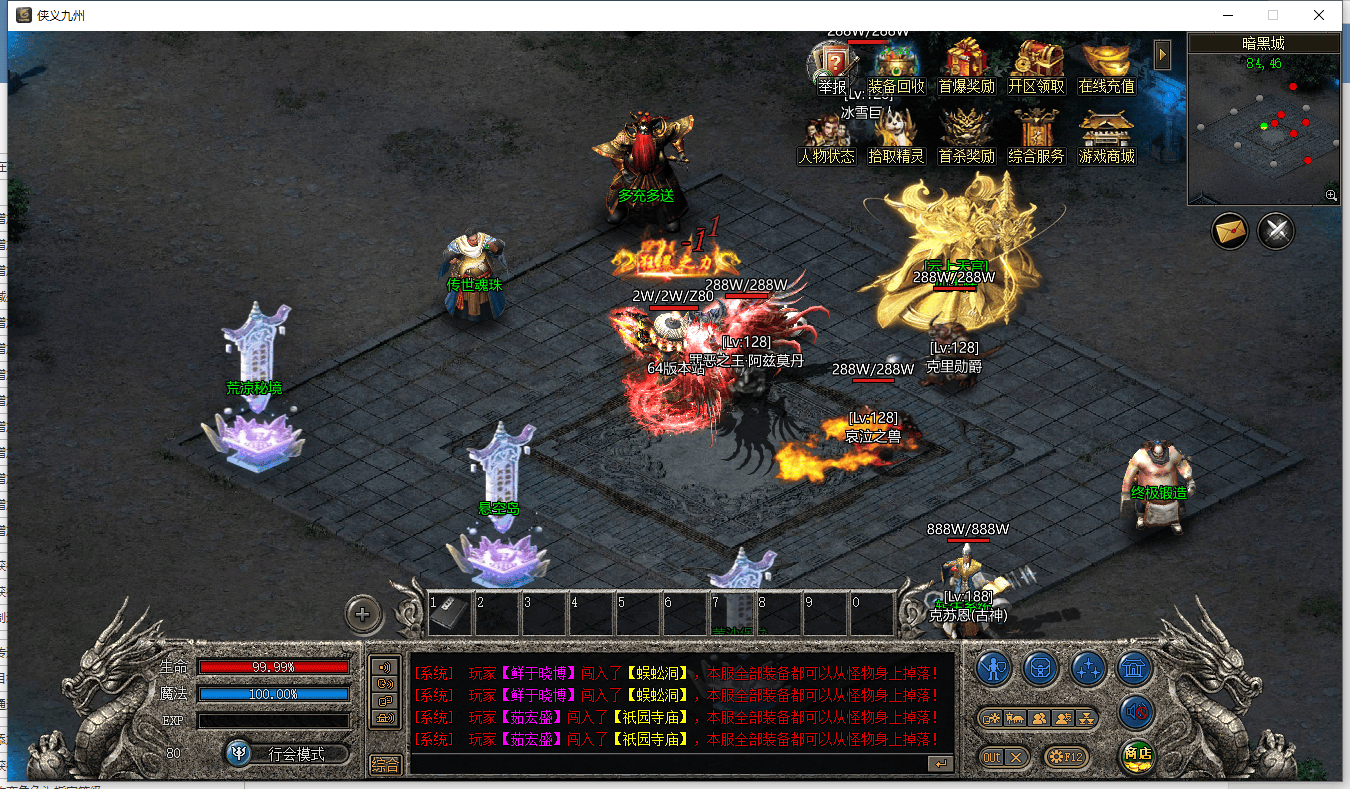Open the 商店 shop button
This screenshot has height=789, width=1350.
tap(1137, 755)
